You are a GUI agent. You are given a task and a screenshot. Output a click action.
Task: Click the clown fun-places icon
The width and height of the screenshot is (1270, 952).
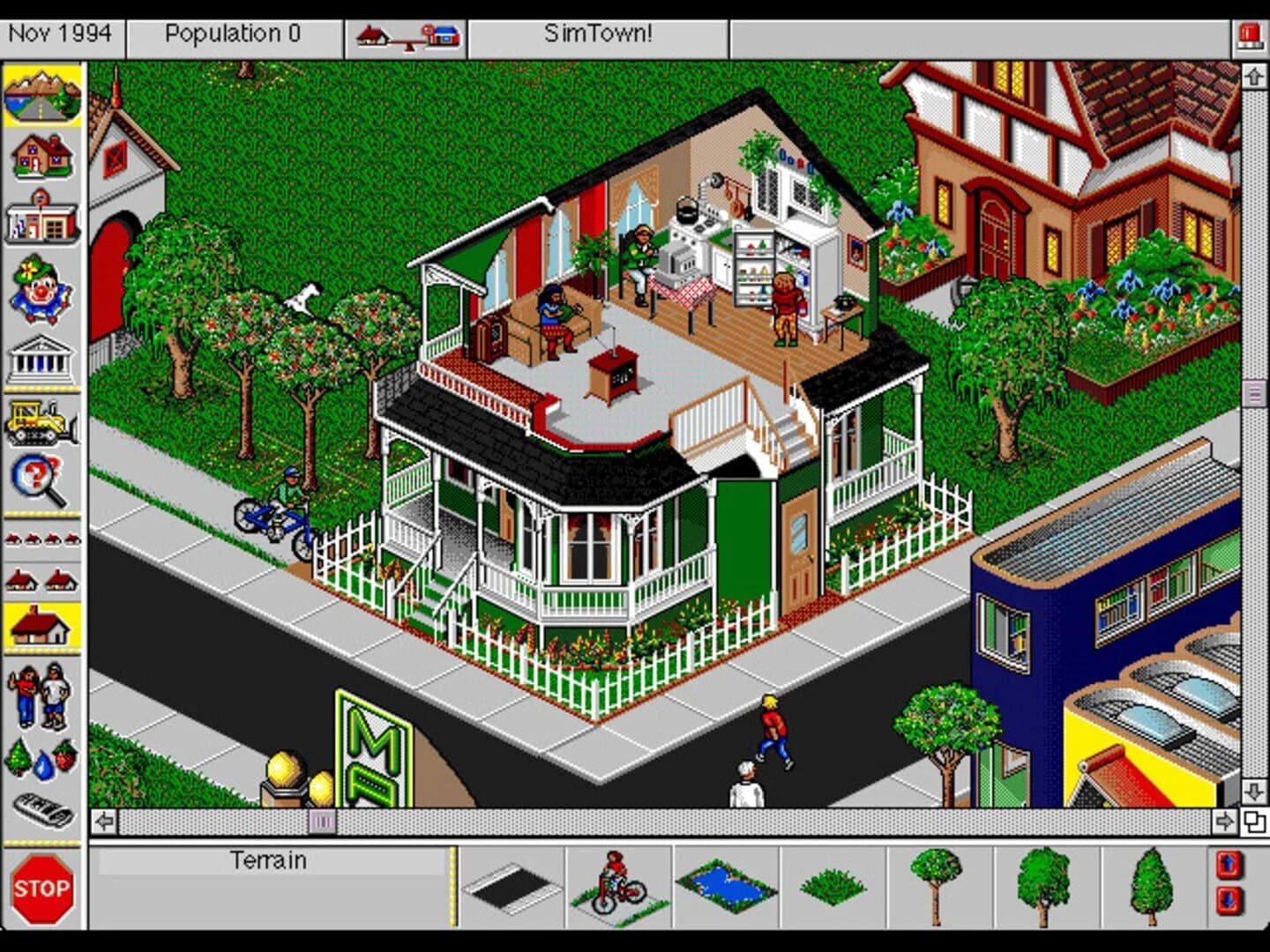coord(42,282)
